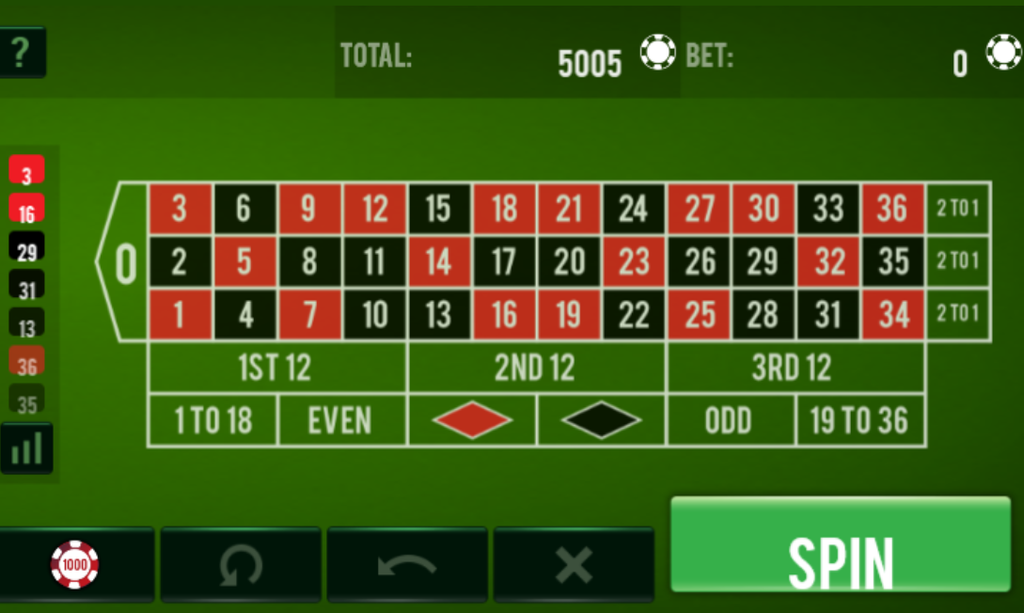Bet on the 1ST 12 dozen
1024x613 pixels.
276,368
